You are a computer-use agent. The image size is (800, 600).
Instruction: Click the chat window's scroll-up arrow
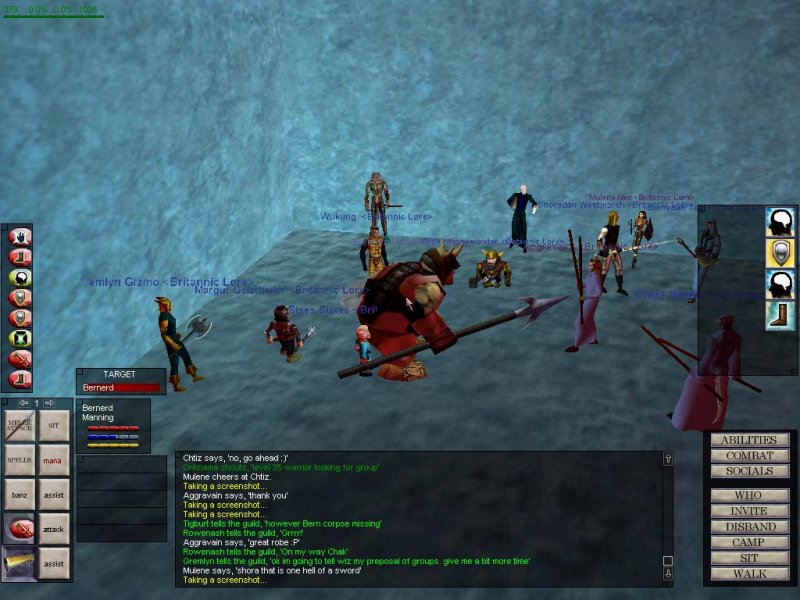[x=668, y=459]
